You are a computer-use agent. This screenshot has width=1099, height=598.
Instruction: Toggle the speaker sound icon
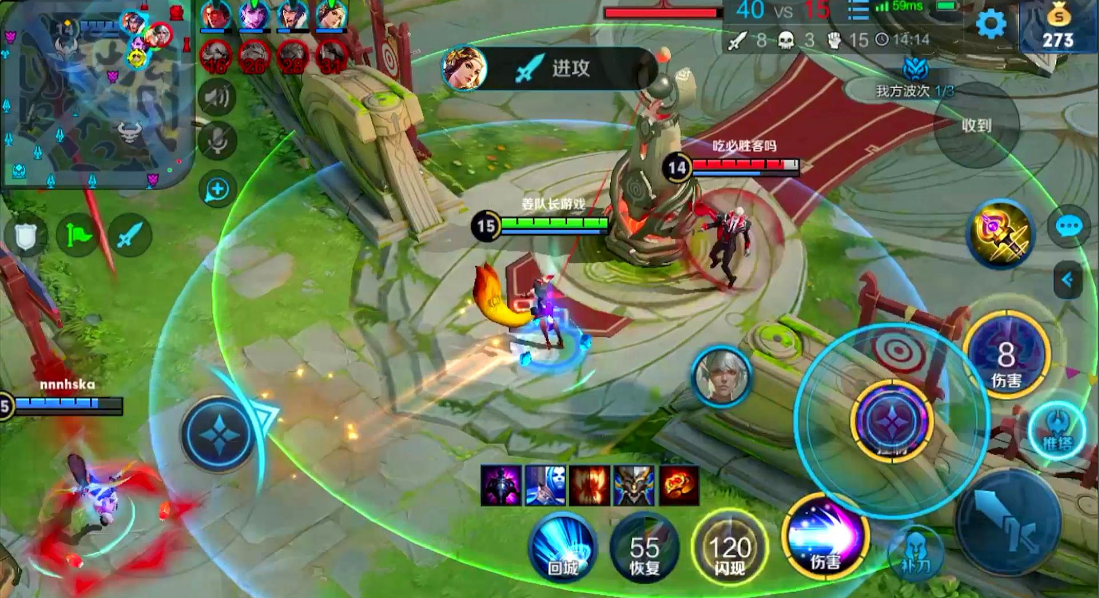pyautogui.click(x=217, y=98)
